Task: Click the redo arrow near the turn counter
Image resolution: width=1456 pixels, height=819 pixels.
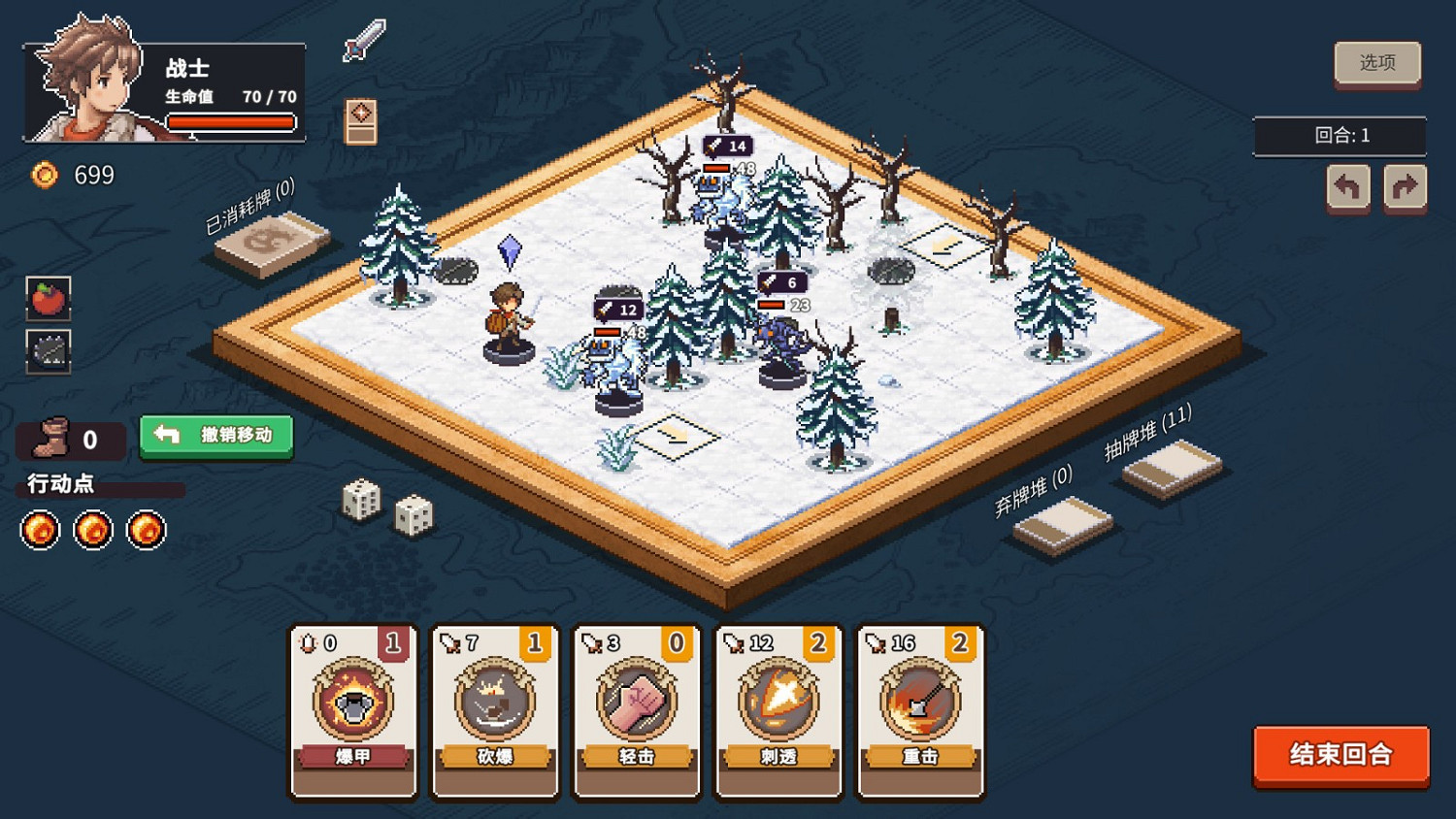Action: pos(1405,186)
